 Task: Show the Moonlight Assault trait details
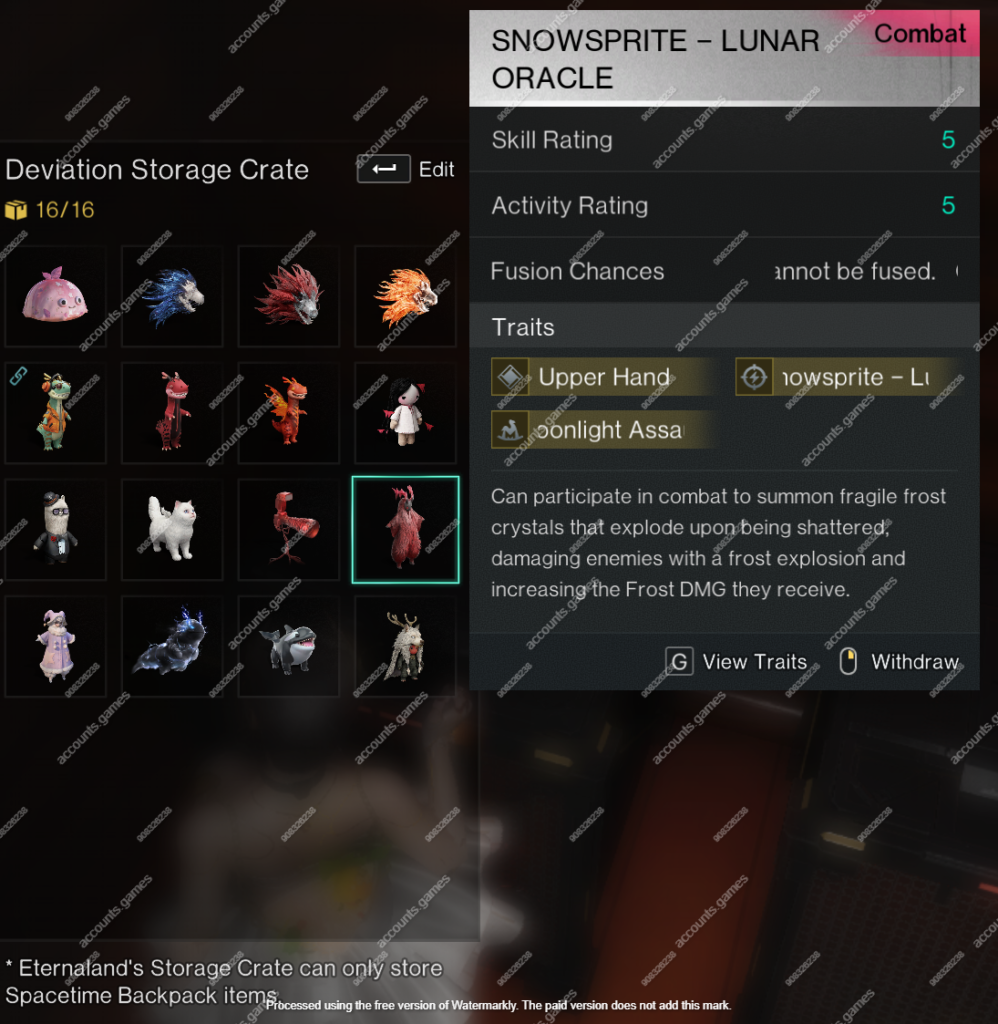click(x=602, y=430)
